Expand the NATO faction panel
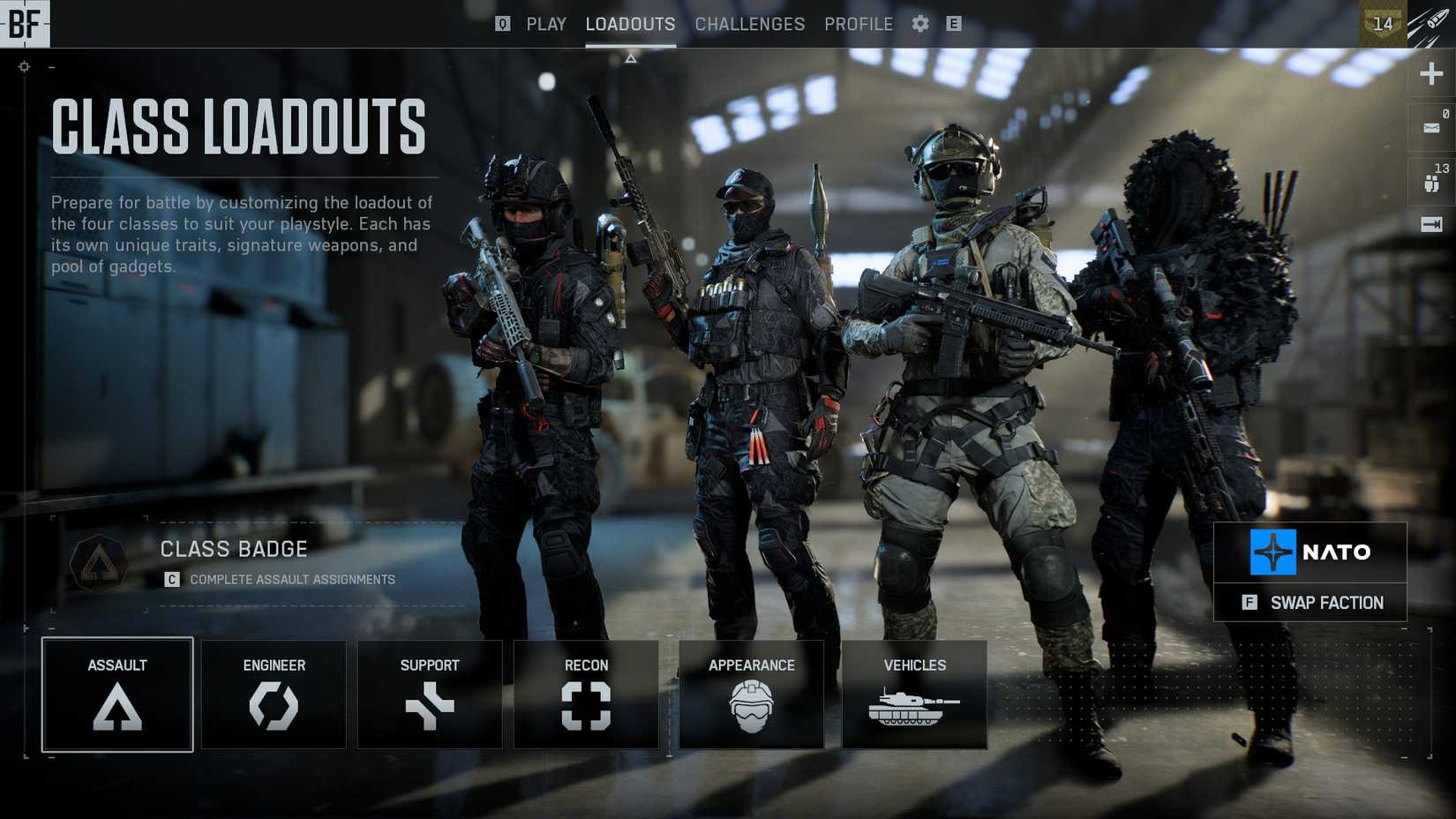Viewport: 1456px width, 819px height. tap(1310, 553)
